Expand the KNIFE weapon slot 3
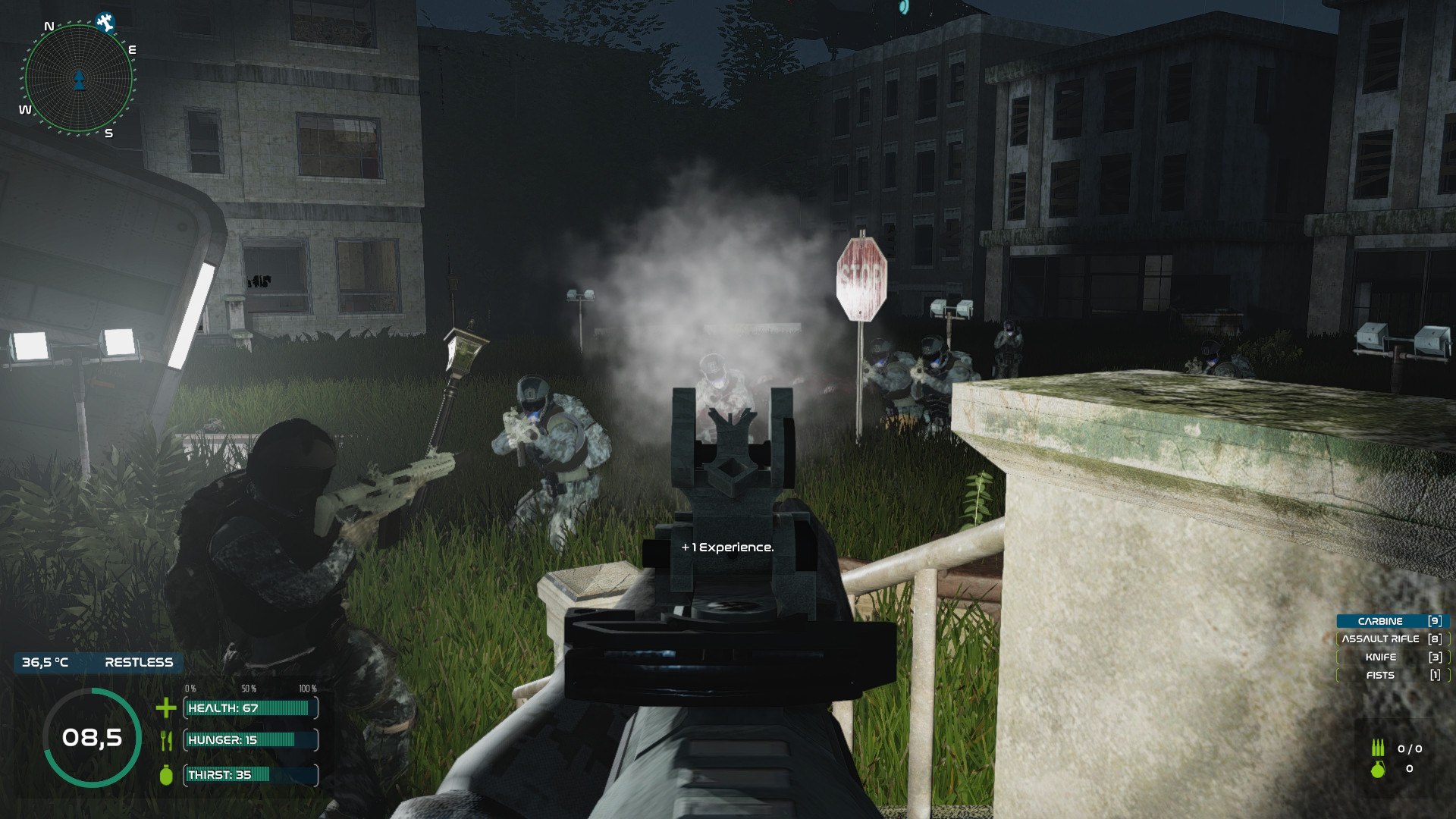Image resolution: width=1456 pixels, height=819 pixels. point(1391,657)
